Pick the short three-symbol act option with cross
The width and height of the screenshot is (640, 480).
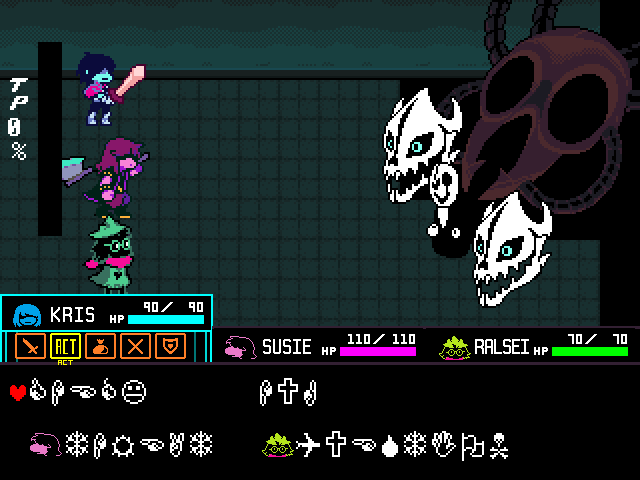click(x=288, y=391)
